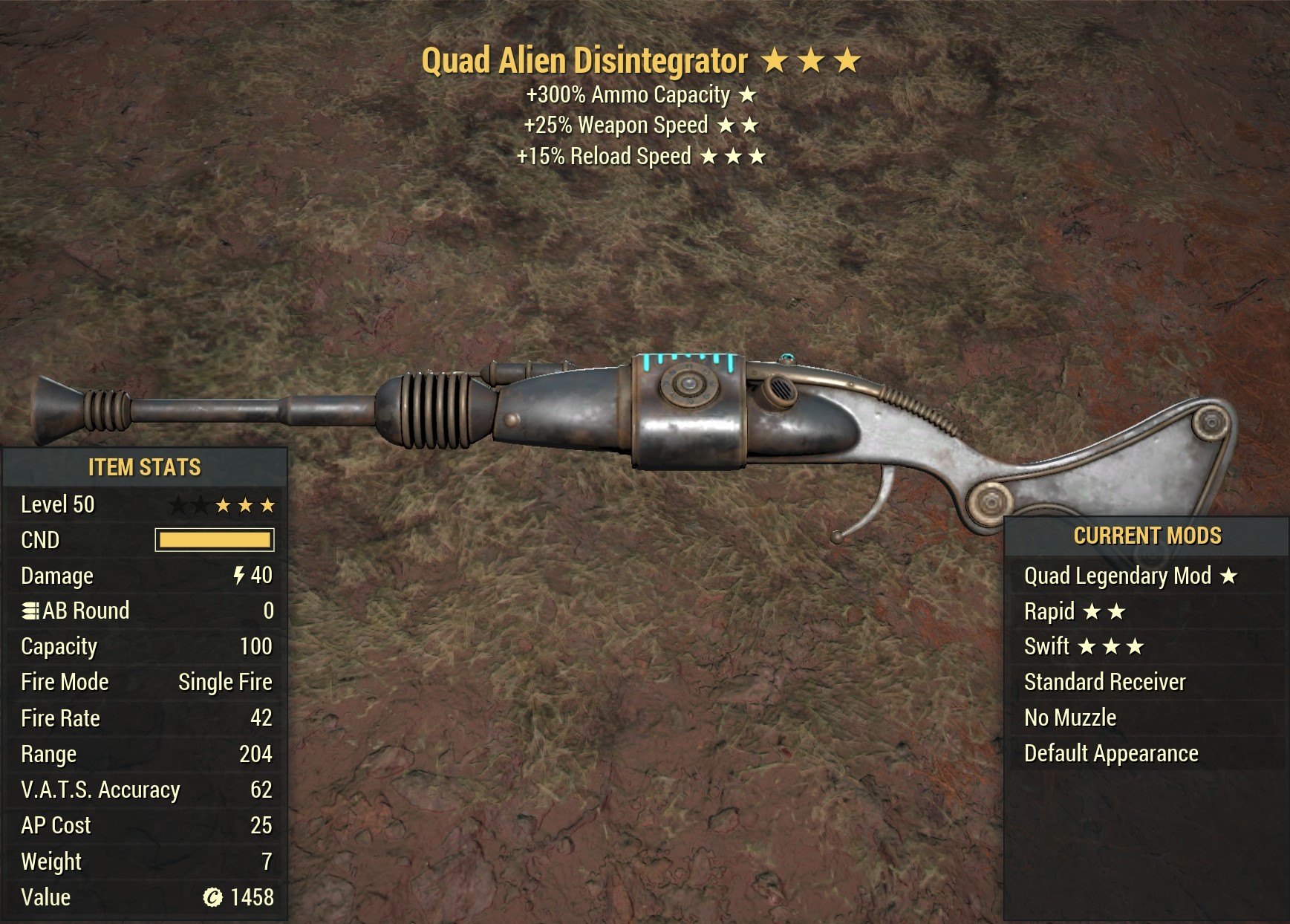This screenshot has width=1290, height=924.
Task: Toggle the first dimmed star on Level row
Action: pyautogui.click(x=178, y=504)
